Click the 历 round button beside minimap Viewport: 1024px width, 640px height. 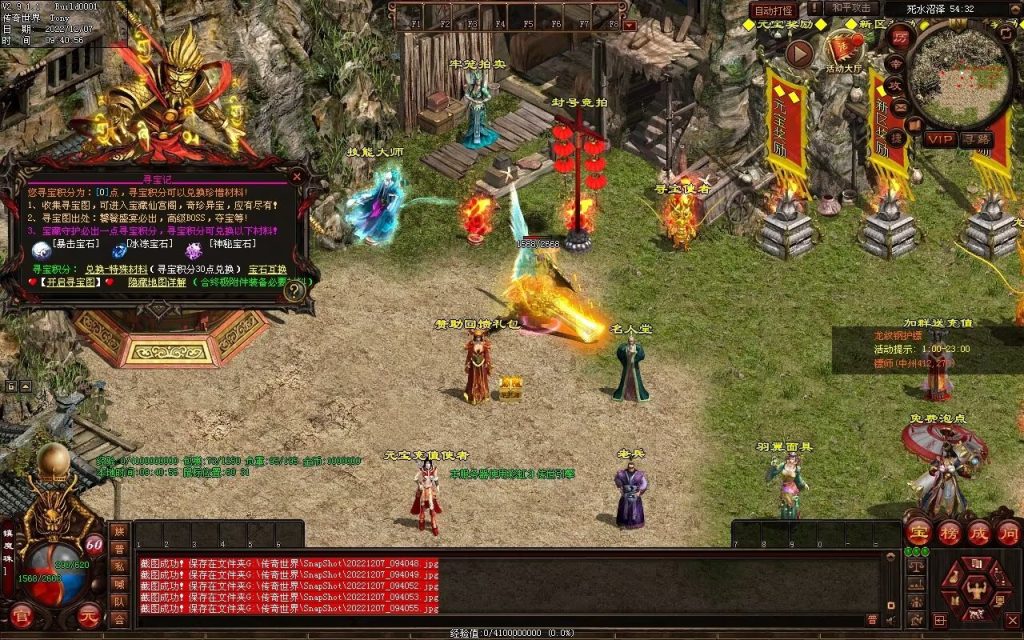(x=901, y=38)
